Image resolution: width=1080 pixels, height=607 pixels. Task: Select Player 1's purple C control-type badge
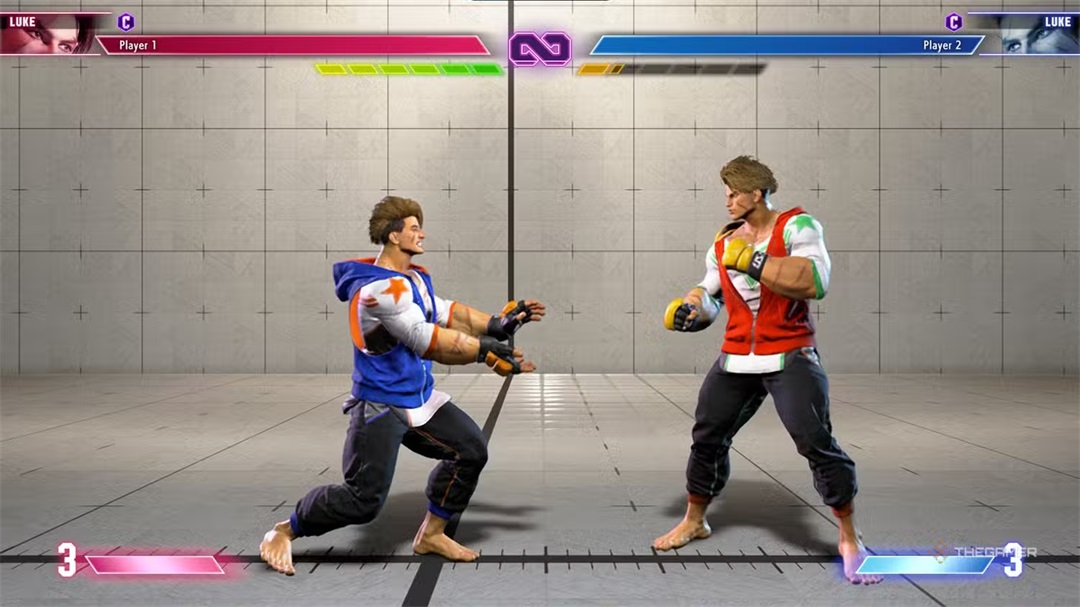126,22
